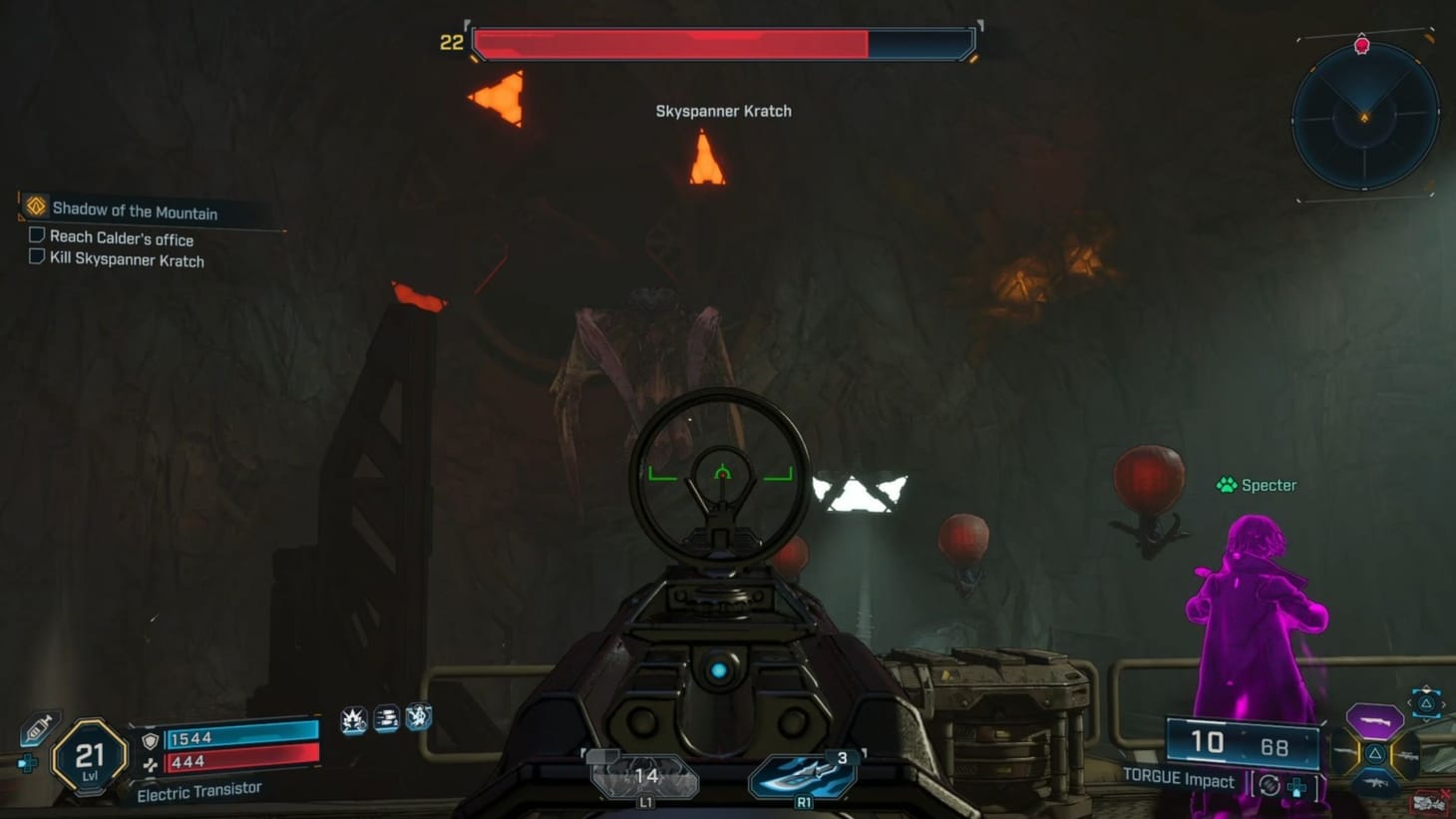Expand the up chevron above the weapon selector

click(1426, 687)
